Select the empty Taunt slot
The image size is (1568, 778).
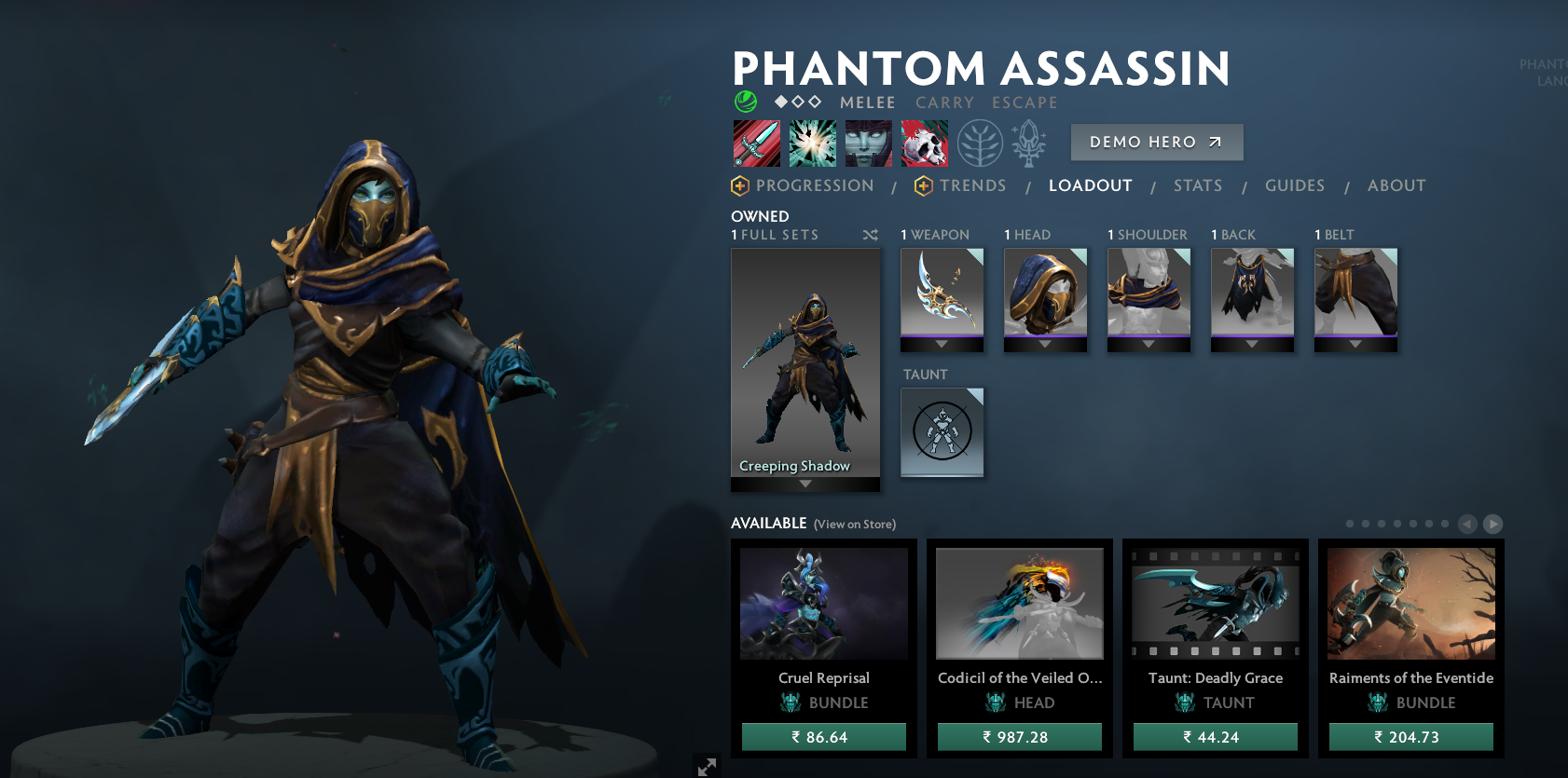coord(942,432)
